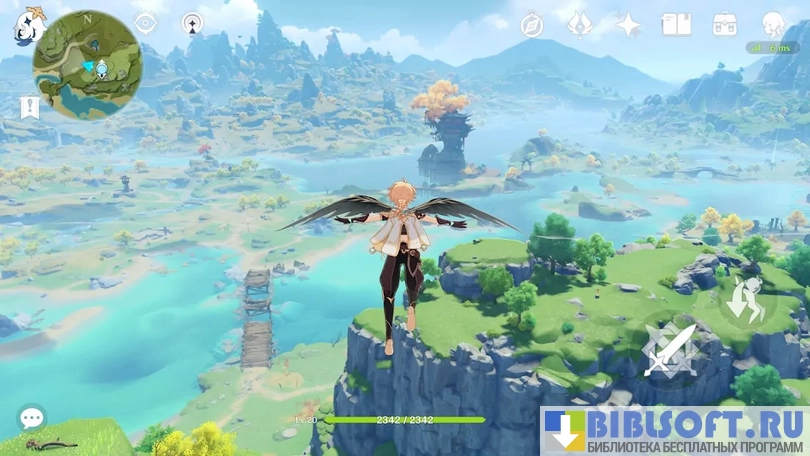Open the chat speech bubble
Viewport: 810px width, 456px height.
pyautogui.click(x=31, y=418)
